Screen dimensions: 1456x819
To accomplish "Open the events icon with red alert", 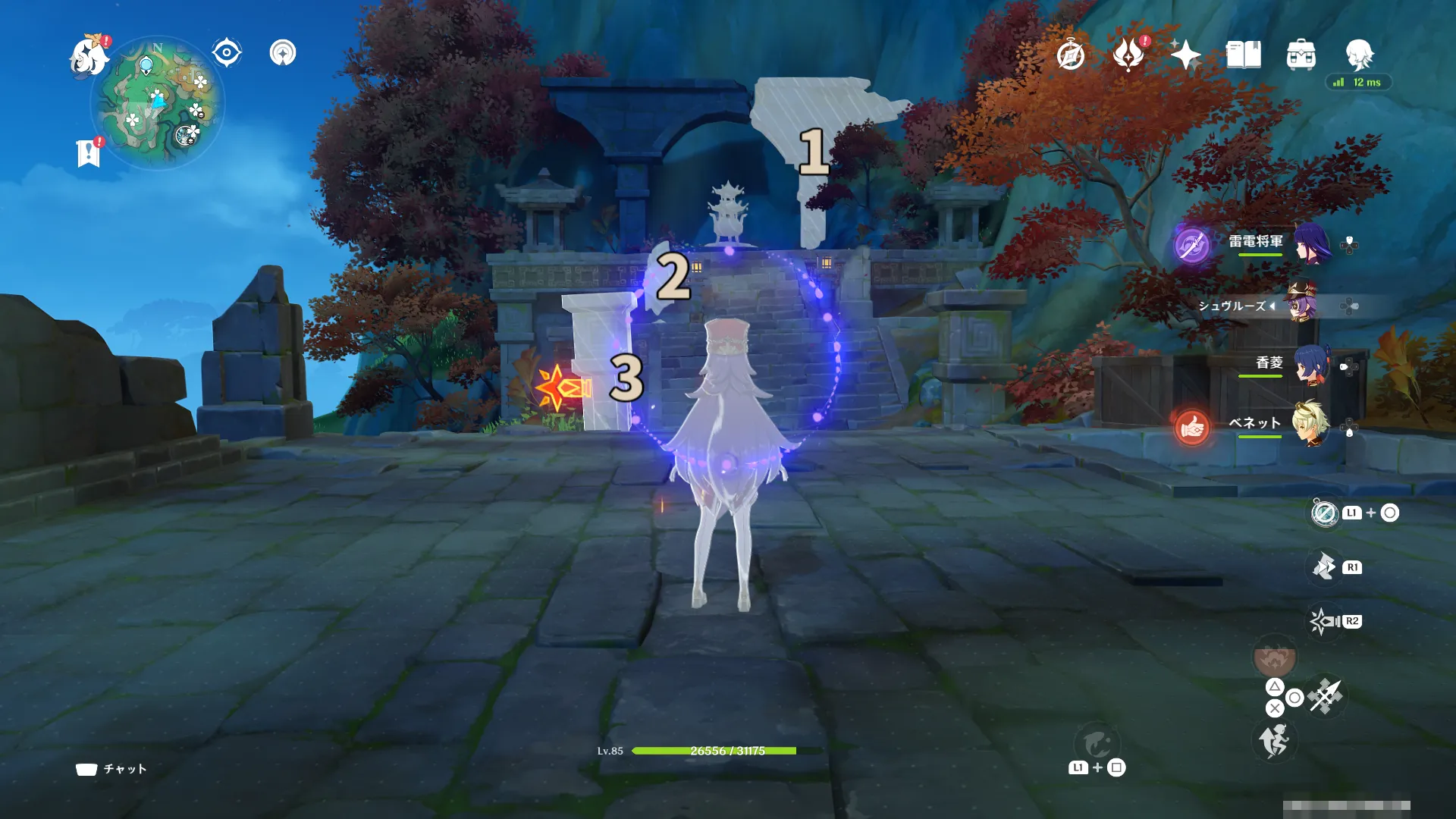I will (x=1128, y=55).
